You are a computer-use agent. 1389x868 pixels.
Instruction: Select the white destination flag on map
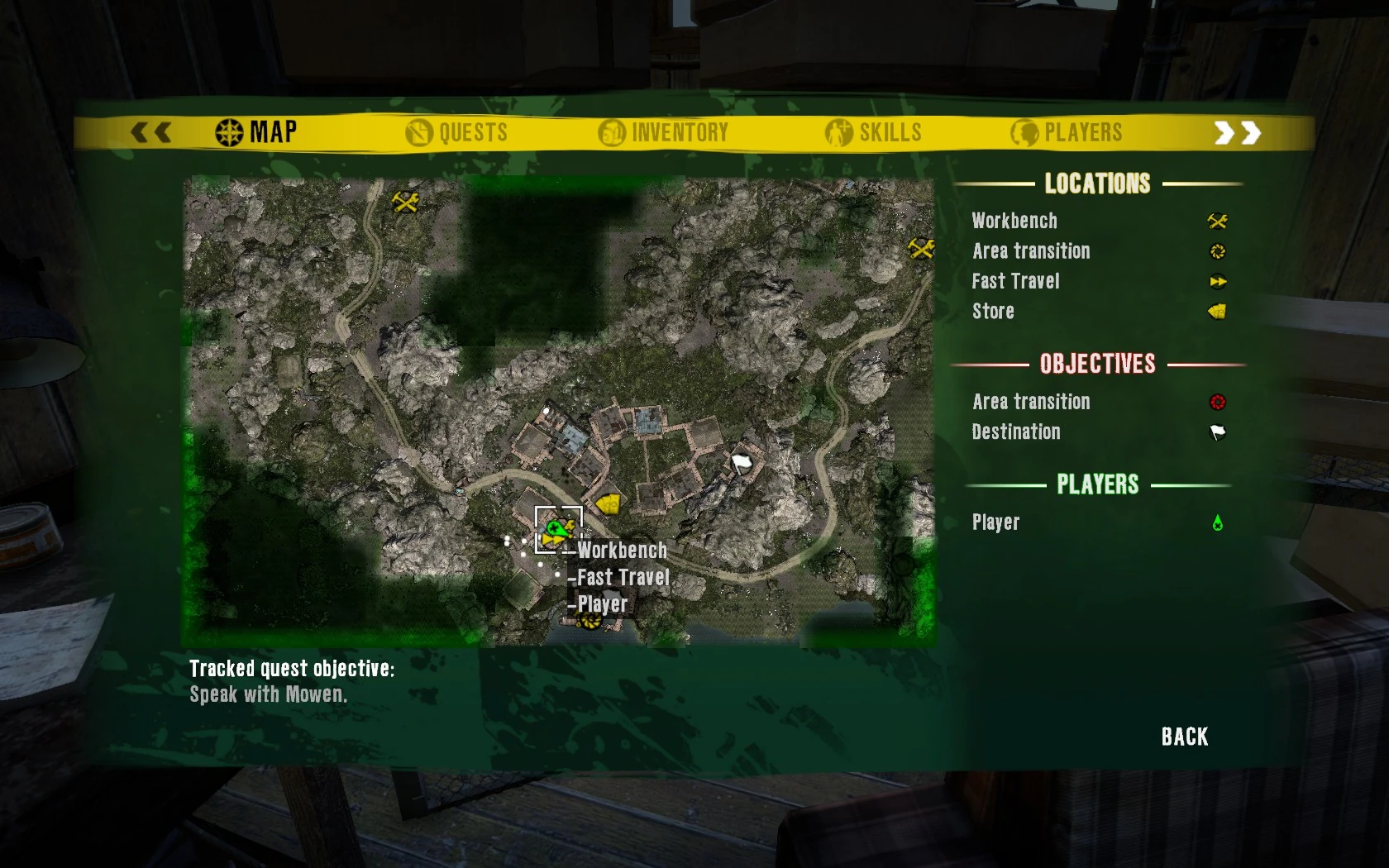coord(741,463)
